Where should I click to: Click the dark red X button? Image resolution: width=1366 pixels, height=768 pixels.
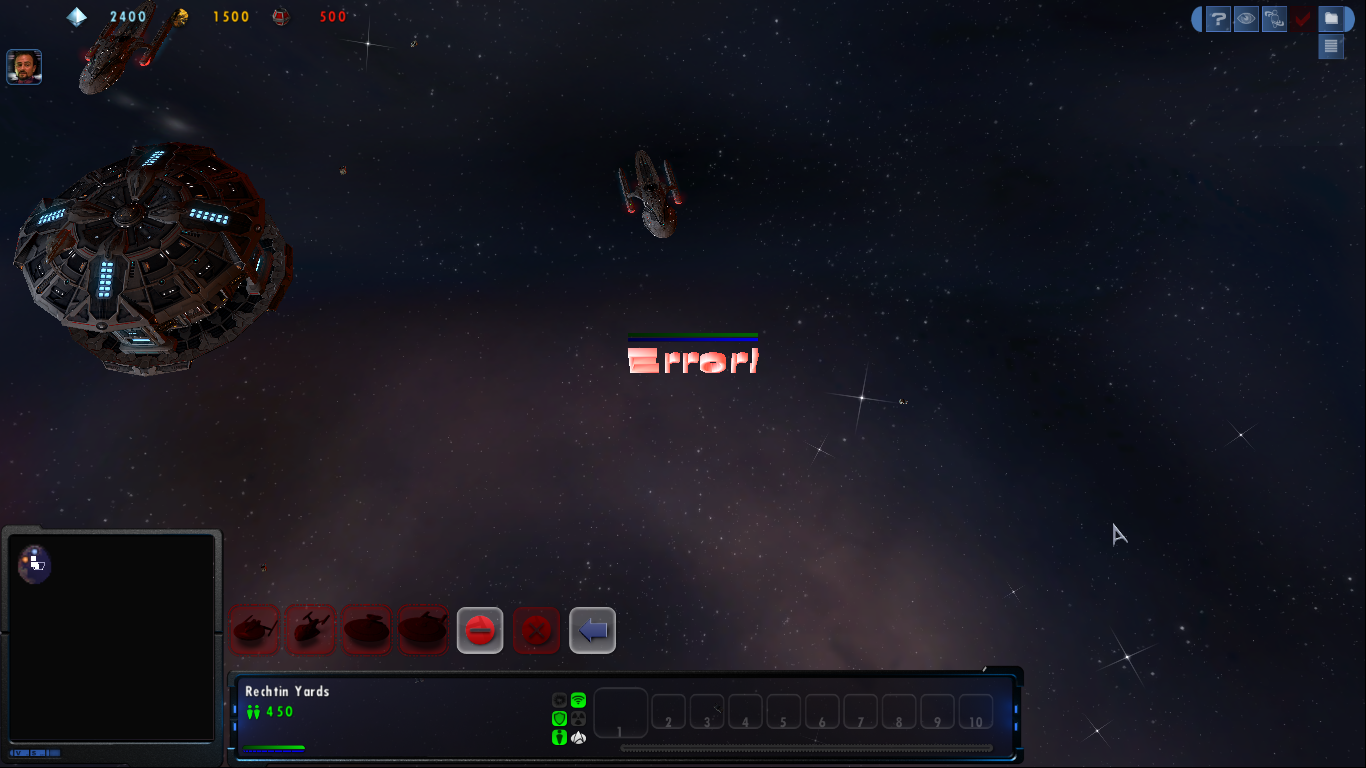tap(537, 631)
